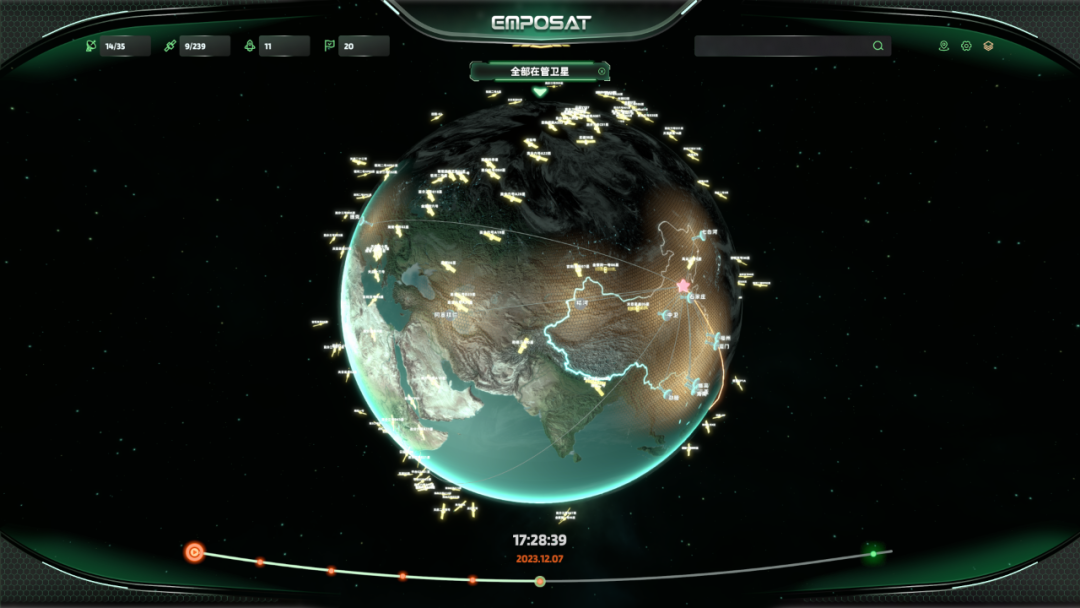Click the search input field

tap(781, 46)
